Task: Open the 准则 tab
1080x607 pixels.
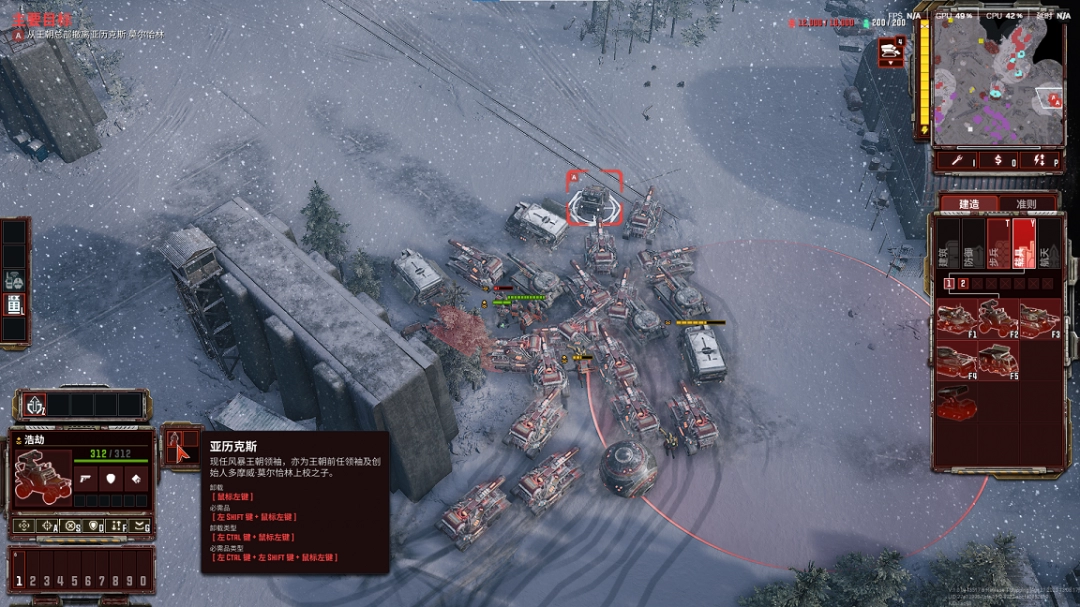Action: click(1026, 203)
